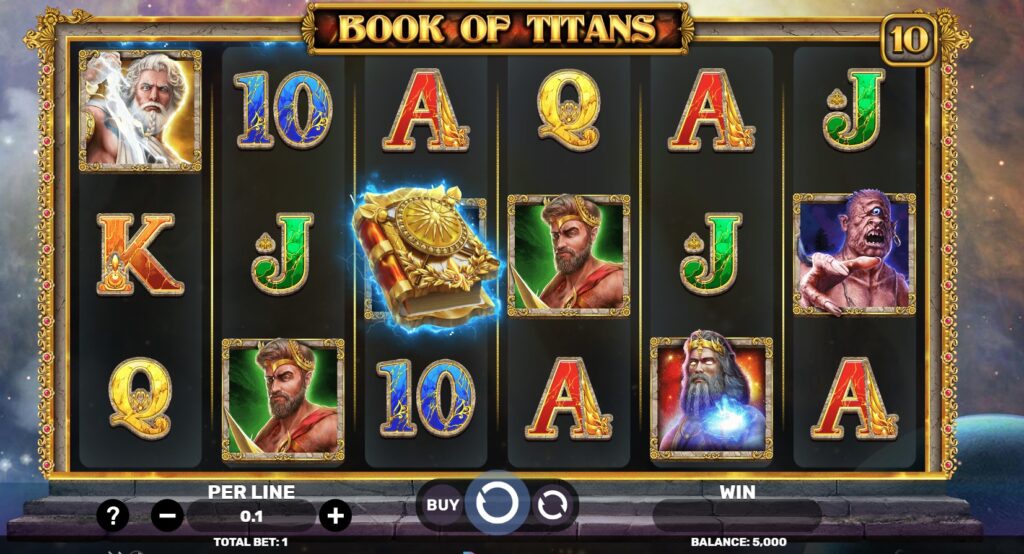Increase the per line bet
Viewport: 1024px width, 554px height.
coord(335,516)
